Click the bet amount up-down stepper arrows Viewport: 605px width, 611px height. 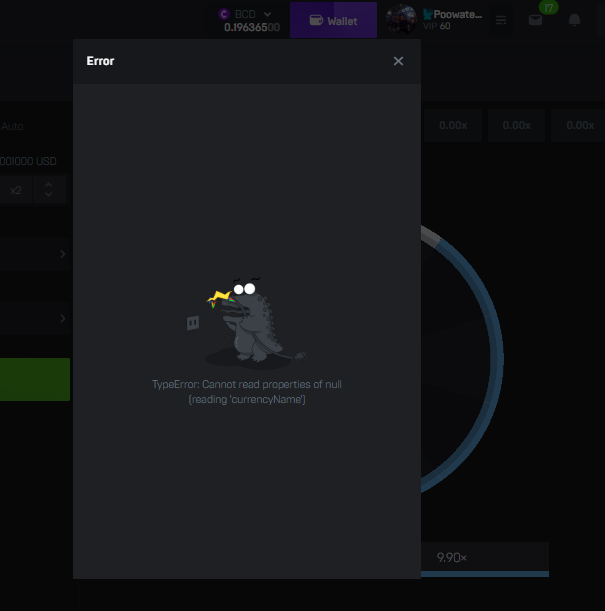[48, 189]
